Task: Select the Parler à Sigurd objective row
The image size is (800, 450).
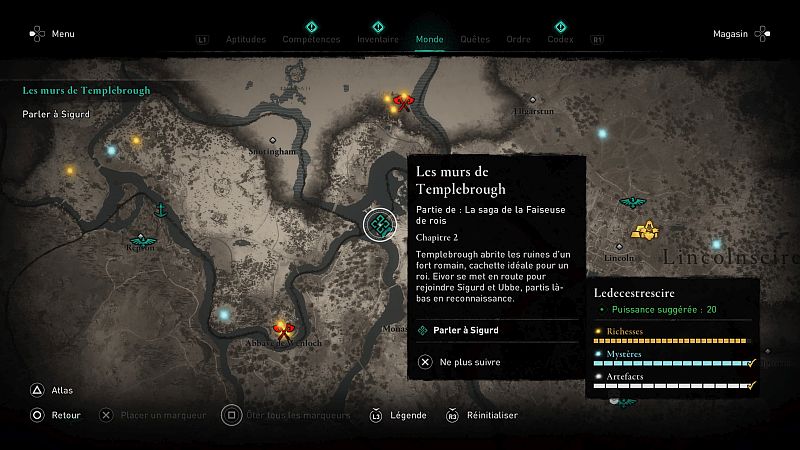Action: click(x=494, y=330)
